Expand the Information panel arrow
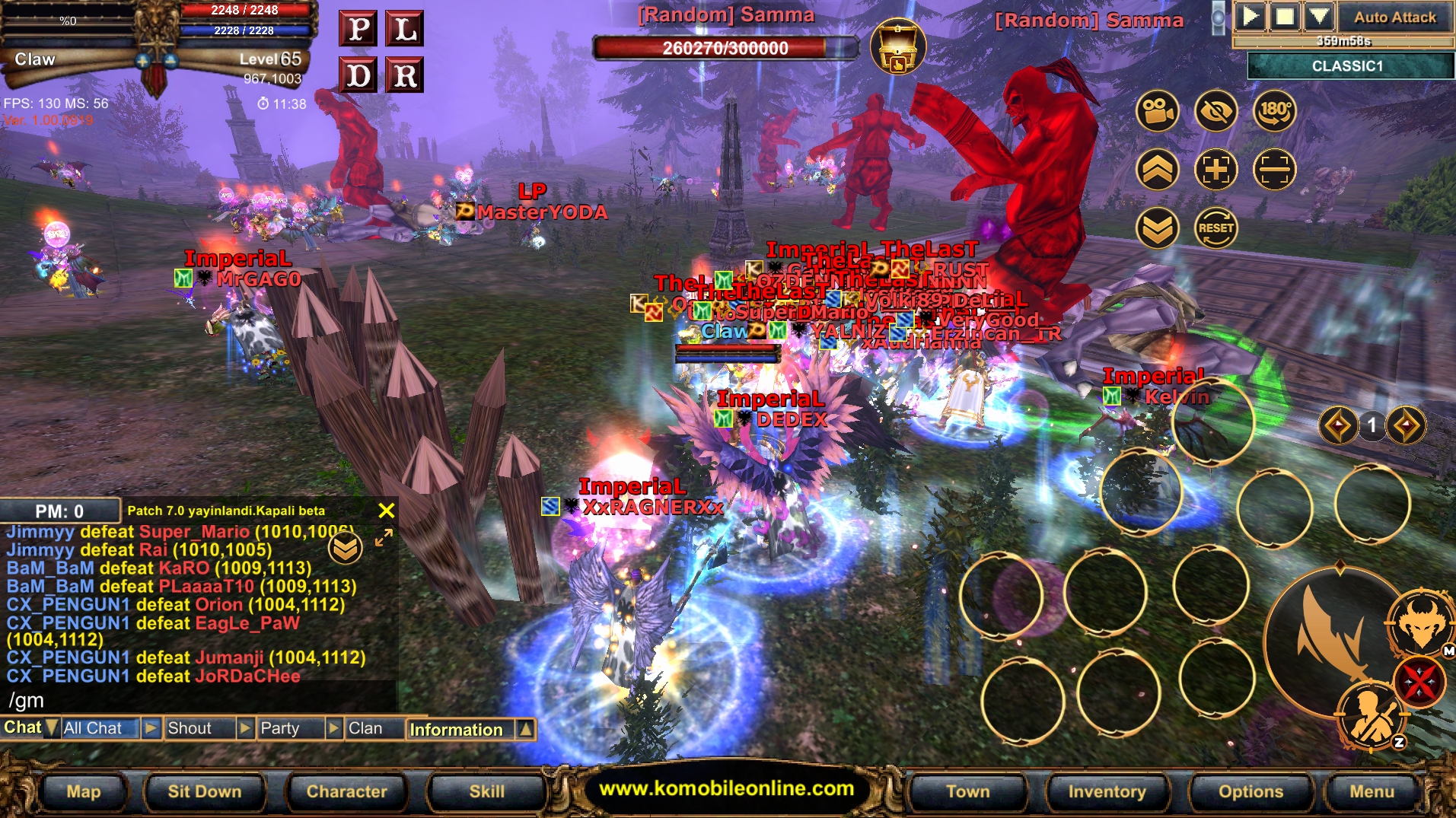This screenshot has height=818, width=1456. (x=526, y=729)
